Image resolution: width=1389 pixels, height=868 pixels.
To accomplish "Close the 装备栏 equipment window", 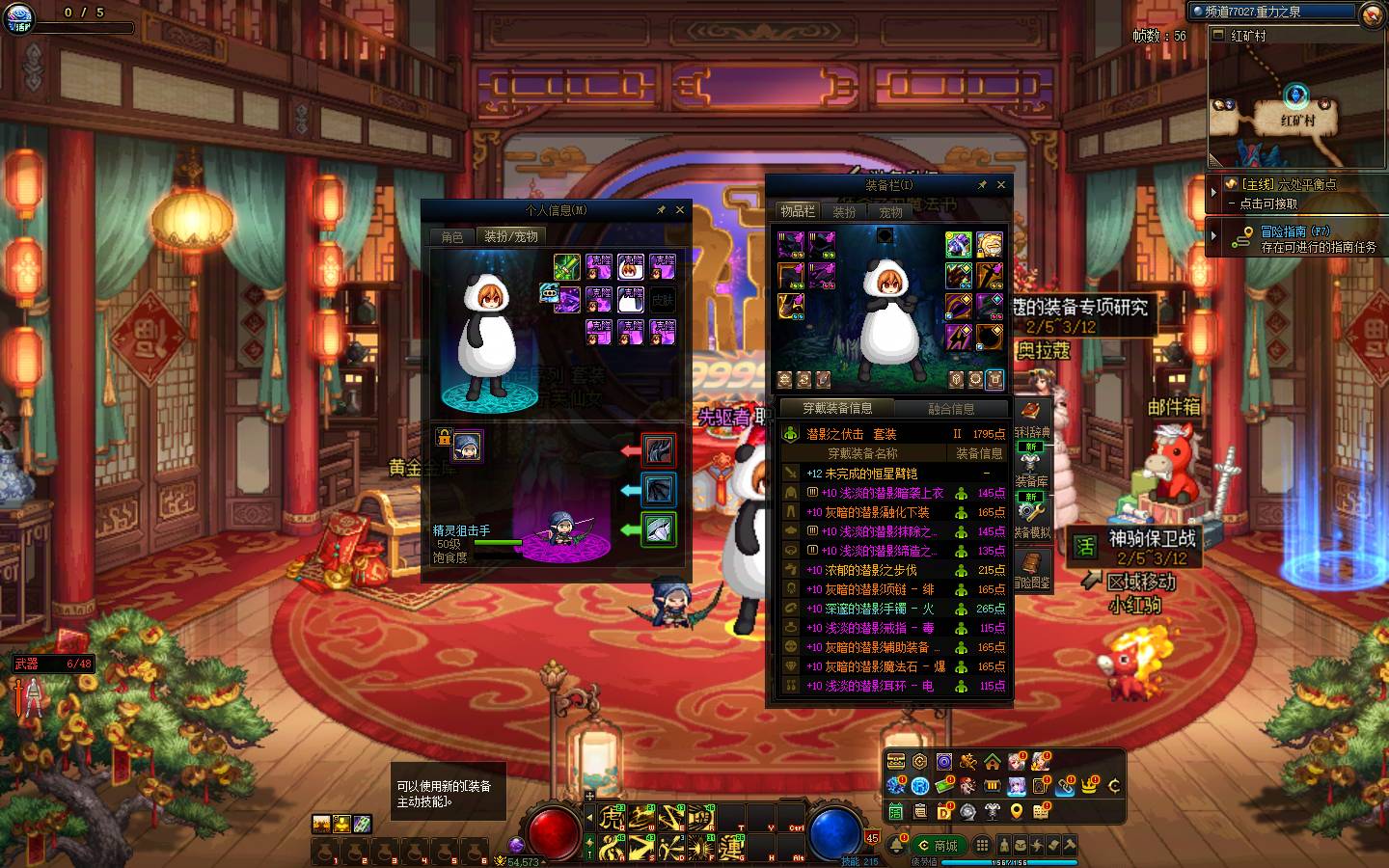I will [1001, 185].
